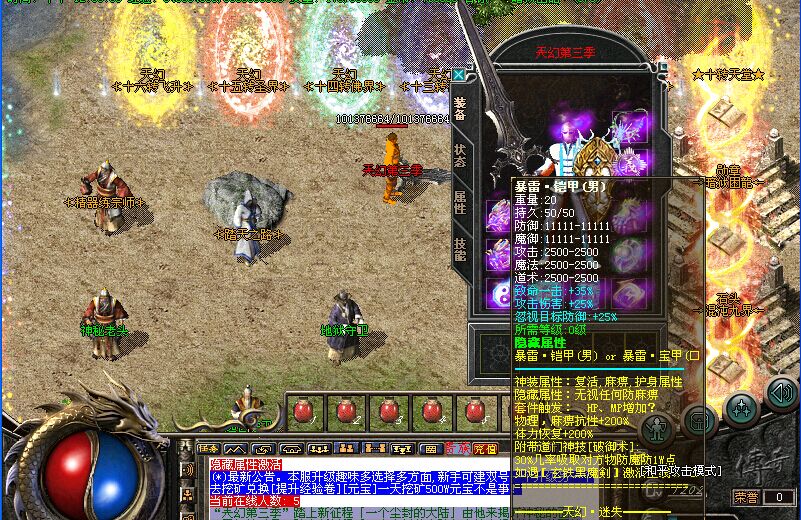Close the character equipment panel
801x520 pixels.
459,74
